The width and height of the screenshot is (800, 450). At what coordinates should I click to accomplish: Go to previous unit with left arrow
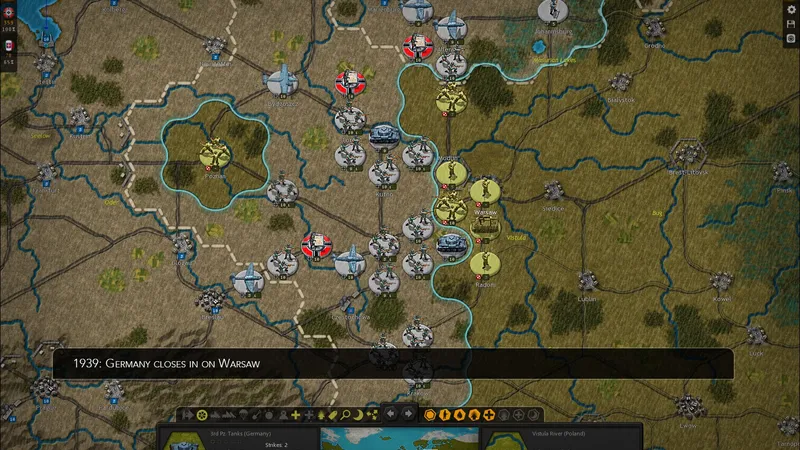[392, 414]
